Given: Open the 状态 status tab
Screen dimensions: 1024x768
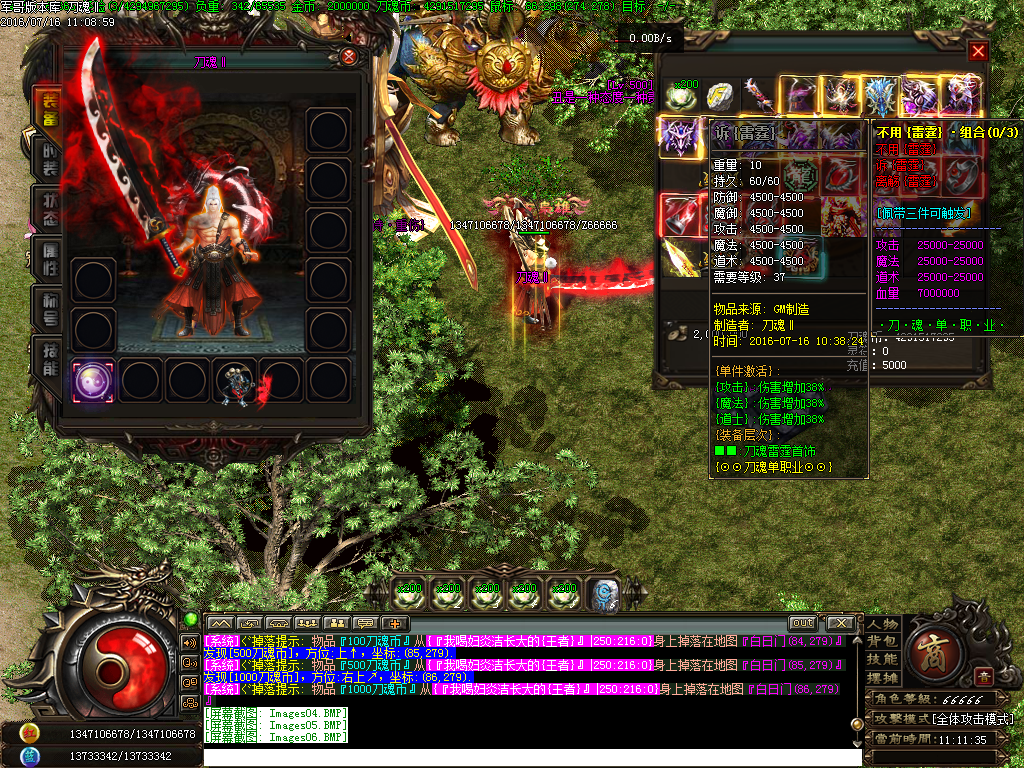Looking at the screenshot, I should [x=48, y=210].
